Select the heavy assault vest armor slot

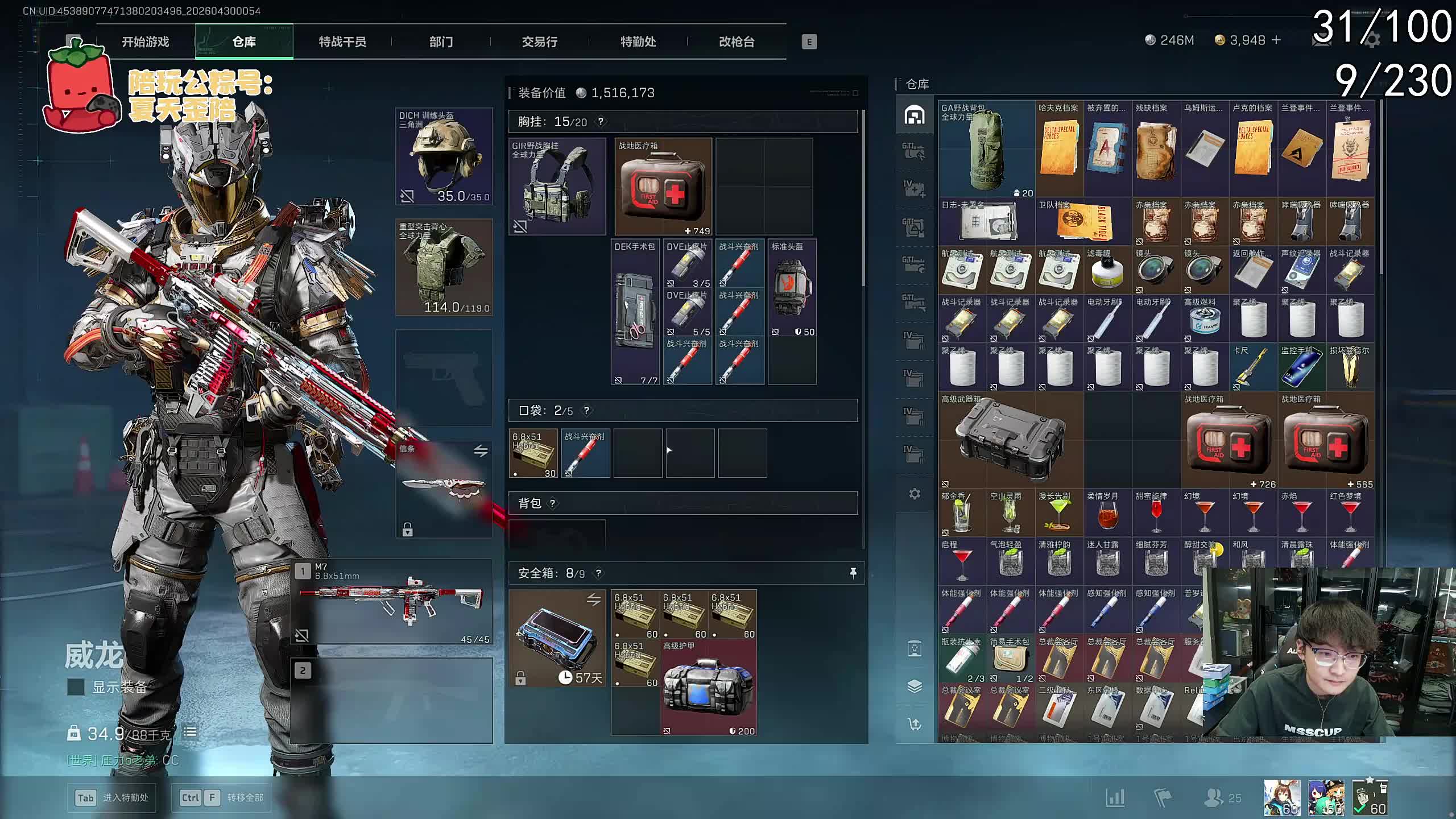click(x=444, y=267)
